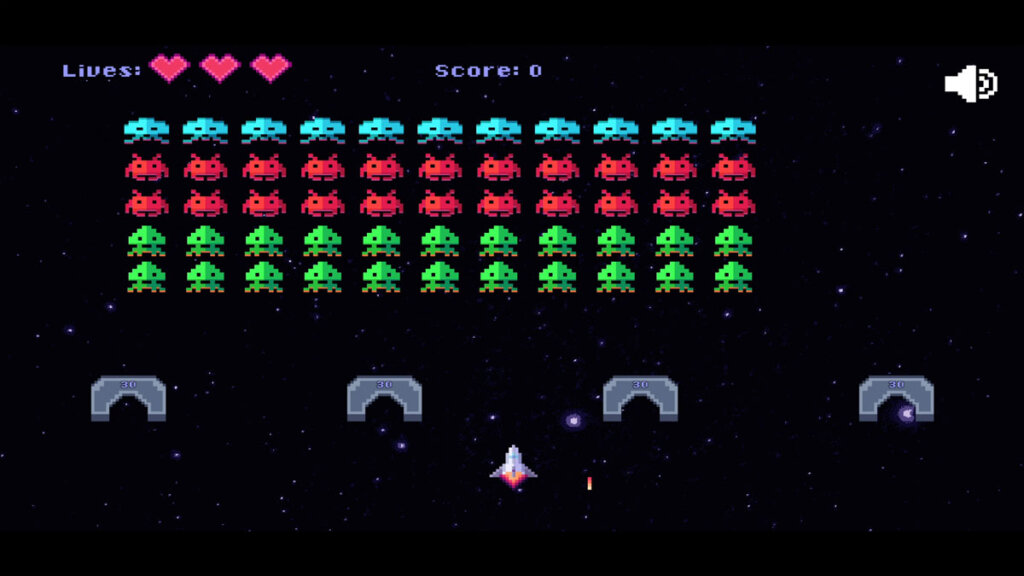This screenshot has width=1024, height=576.
Task: Toggle the sound speaker icon
Action: pyautogui.click(x=969, y=84)
